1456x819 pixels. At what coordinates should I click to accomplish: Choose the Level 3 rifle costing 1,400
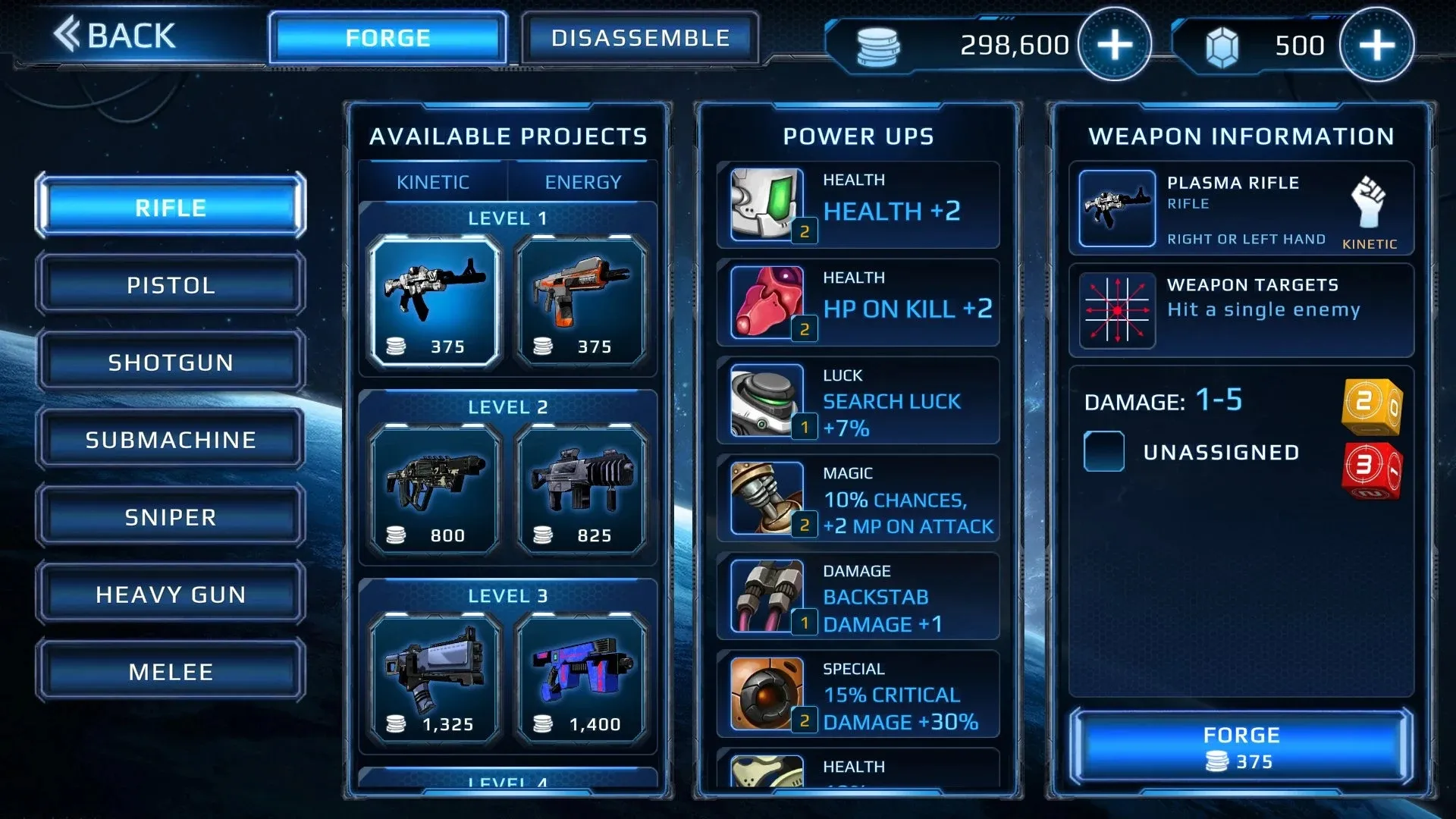click(x=581, y=677)
